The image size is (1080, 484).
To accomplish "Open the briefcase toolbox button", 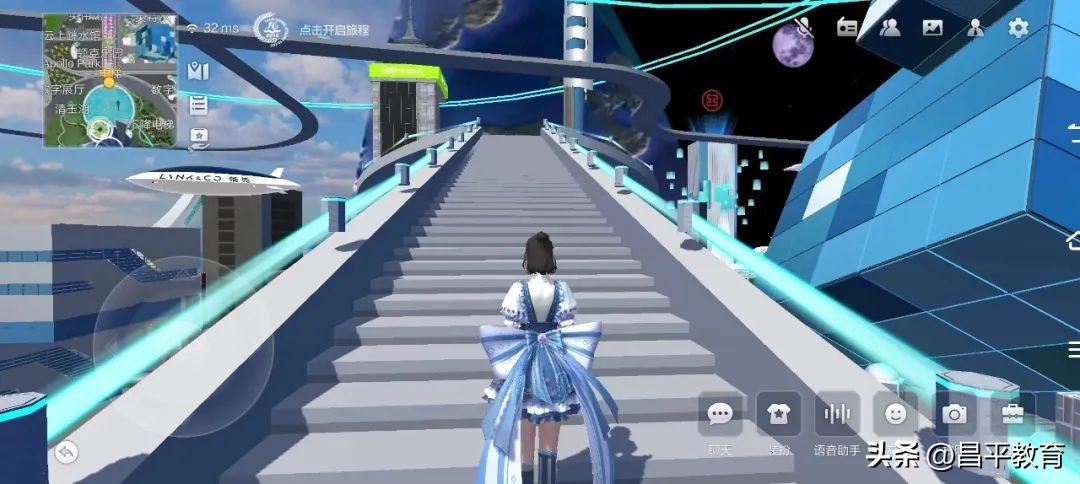I will click(1012, 413).
